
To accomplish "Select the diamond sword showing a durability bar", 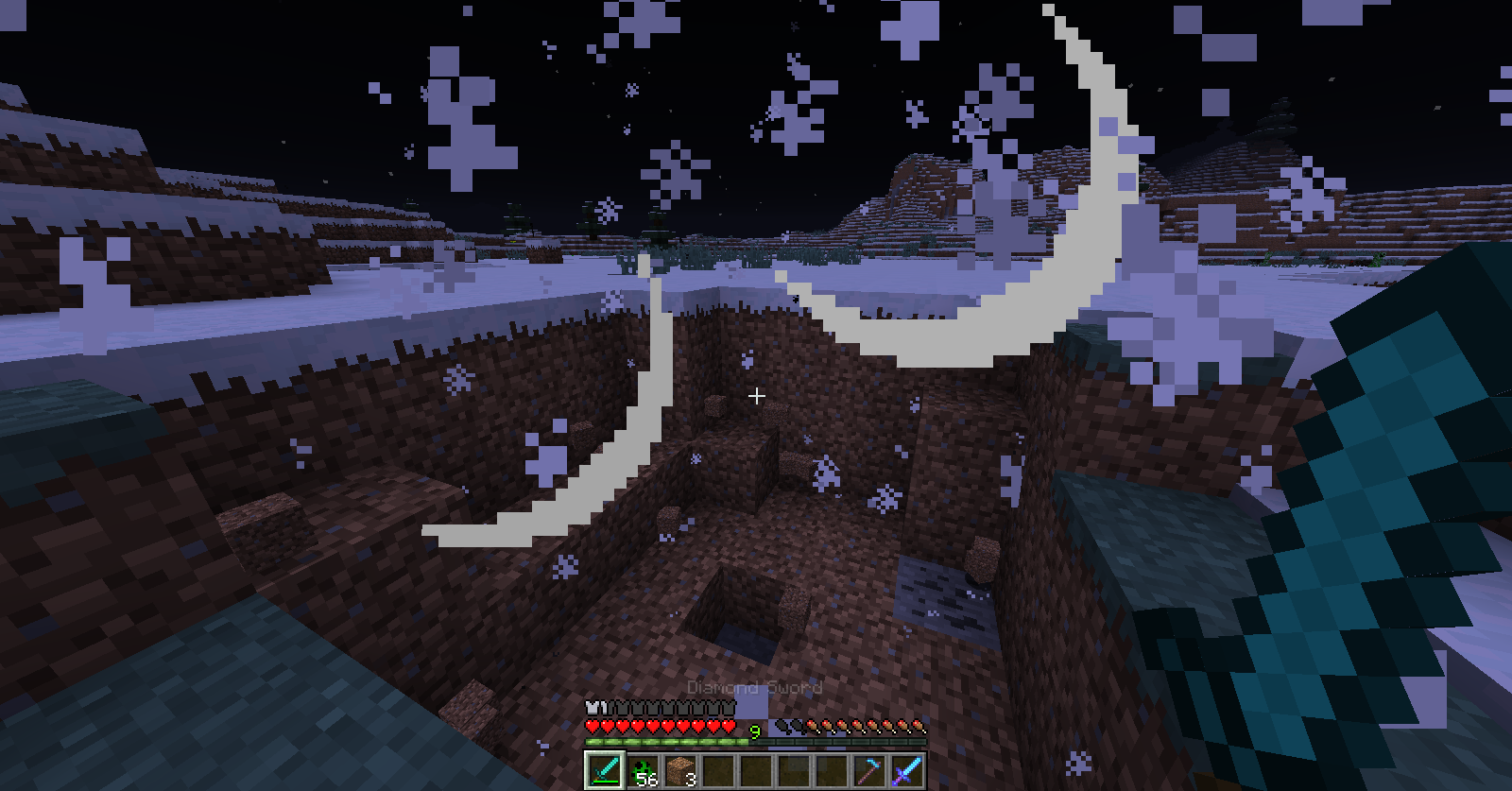I will (605, 770).
